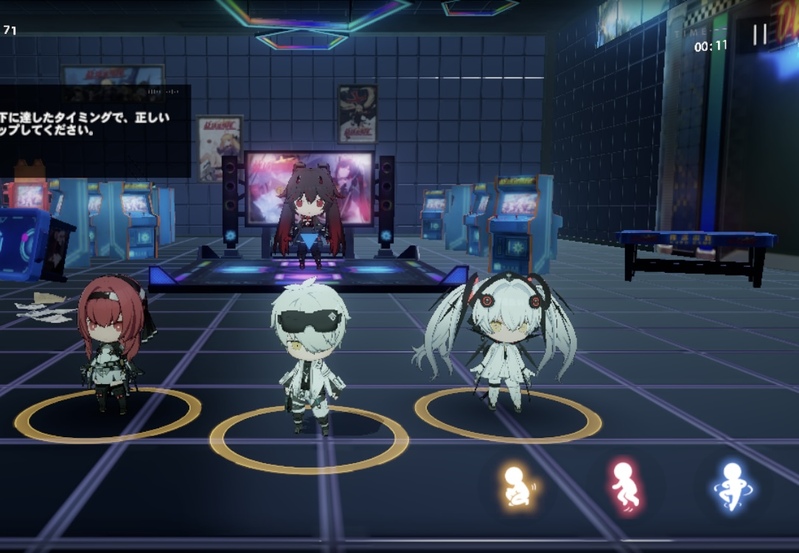Pause the dance minigame
Image resolution: width=799 pixels, height=553 pixels.
pyautogui.click(x=759, y=35)
